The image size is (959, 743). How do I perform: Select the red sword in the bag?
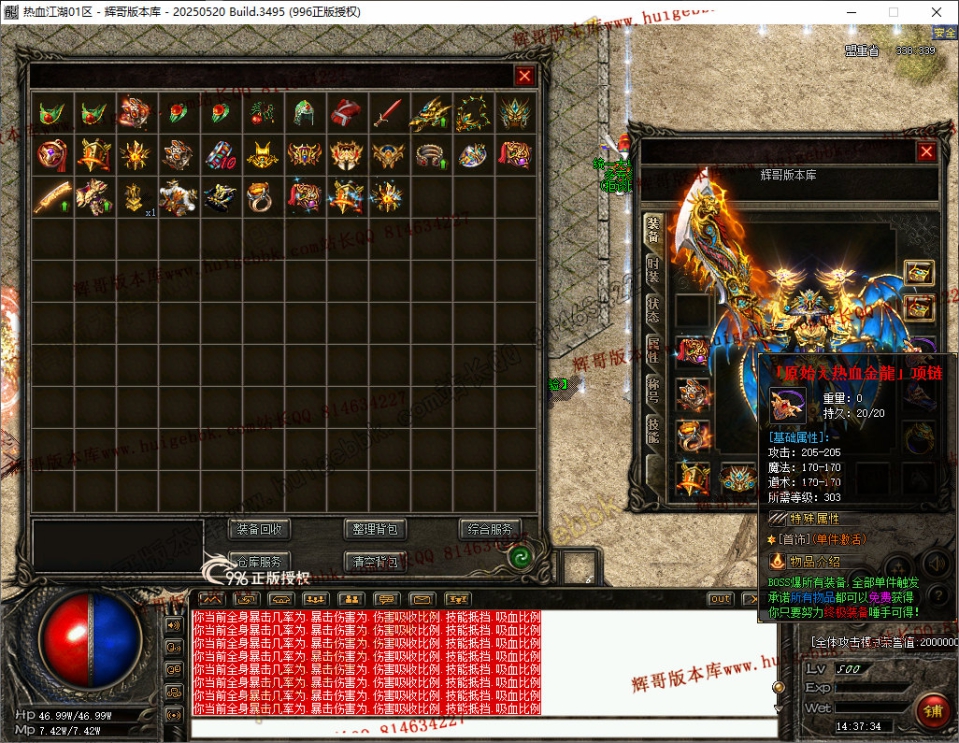click(387, 113)
